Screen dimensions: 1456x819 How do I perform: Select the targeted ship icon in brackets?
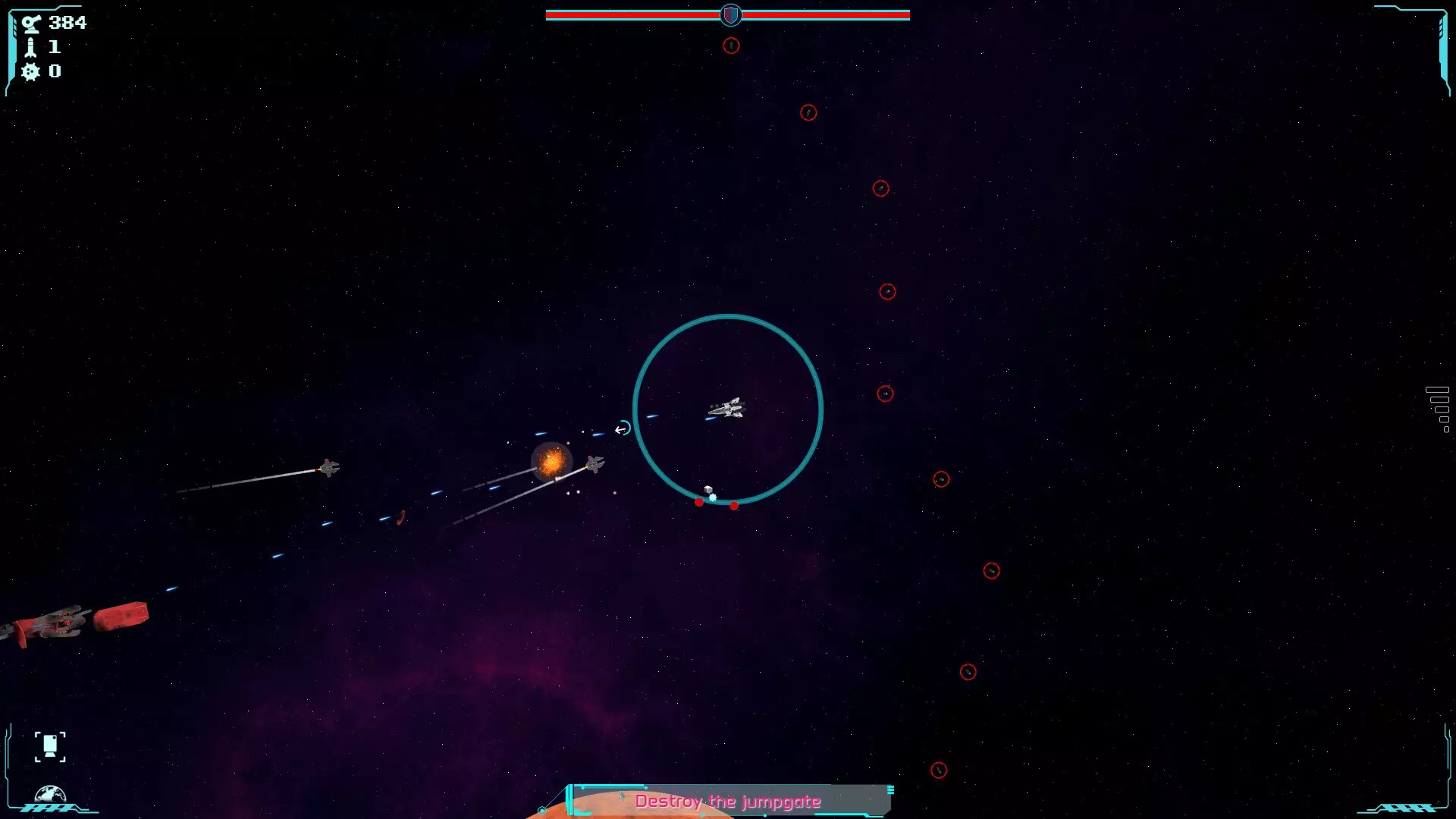(x=50, y=746)
